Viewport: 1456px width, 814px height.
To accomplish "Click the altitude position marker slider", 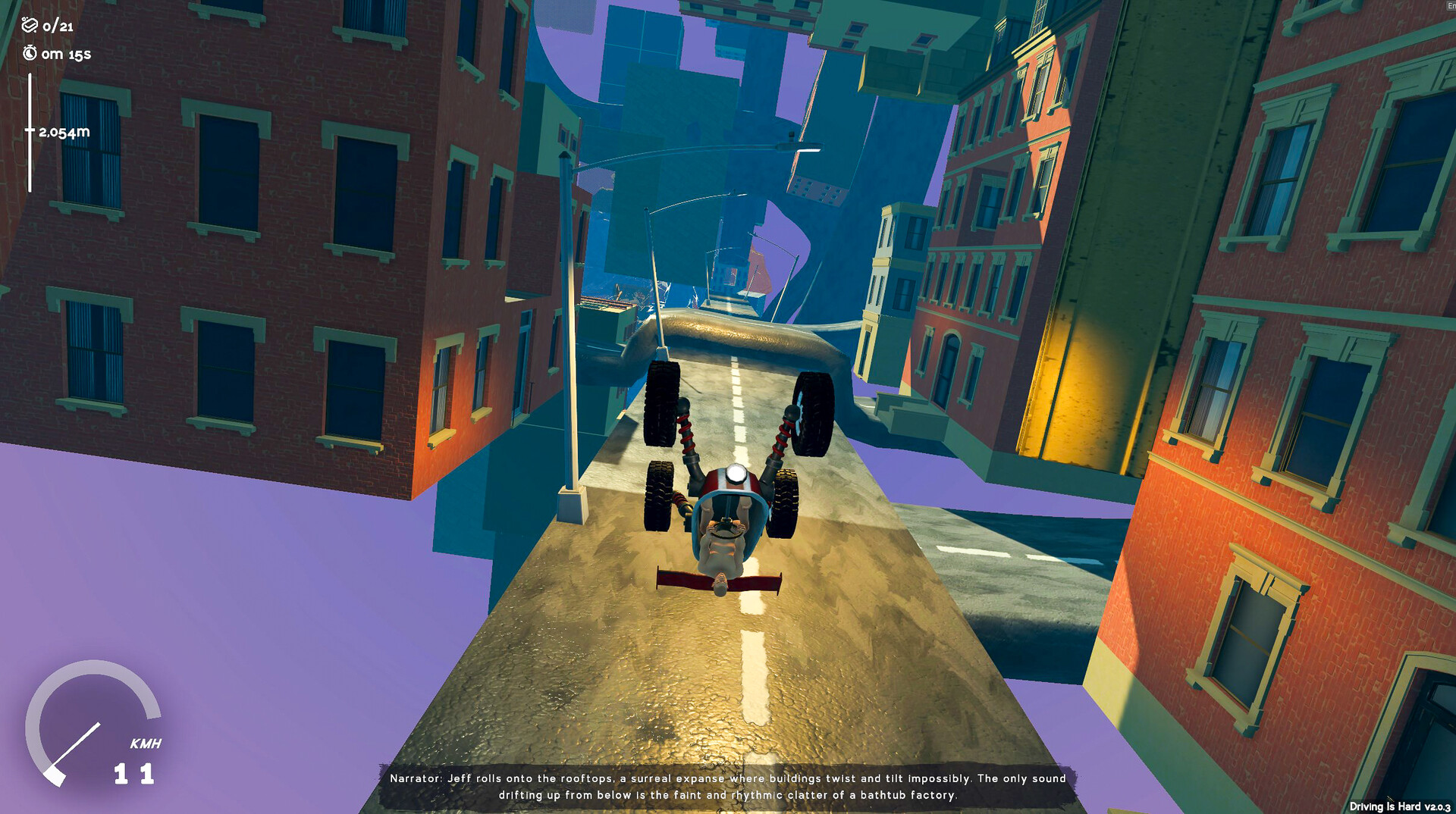I will [x=30, y=130].
